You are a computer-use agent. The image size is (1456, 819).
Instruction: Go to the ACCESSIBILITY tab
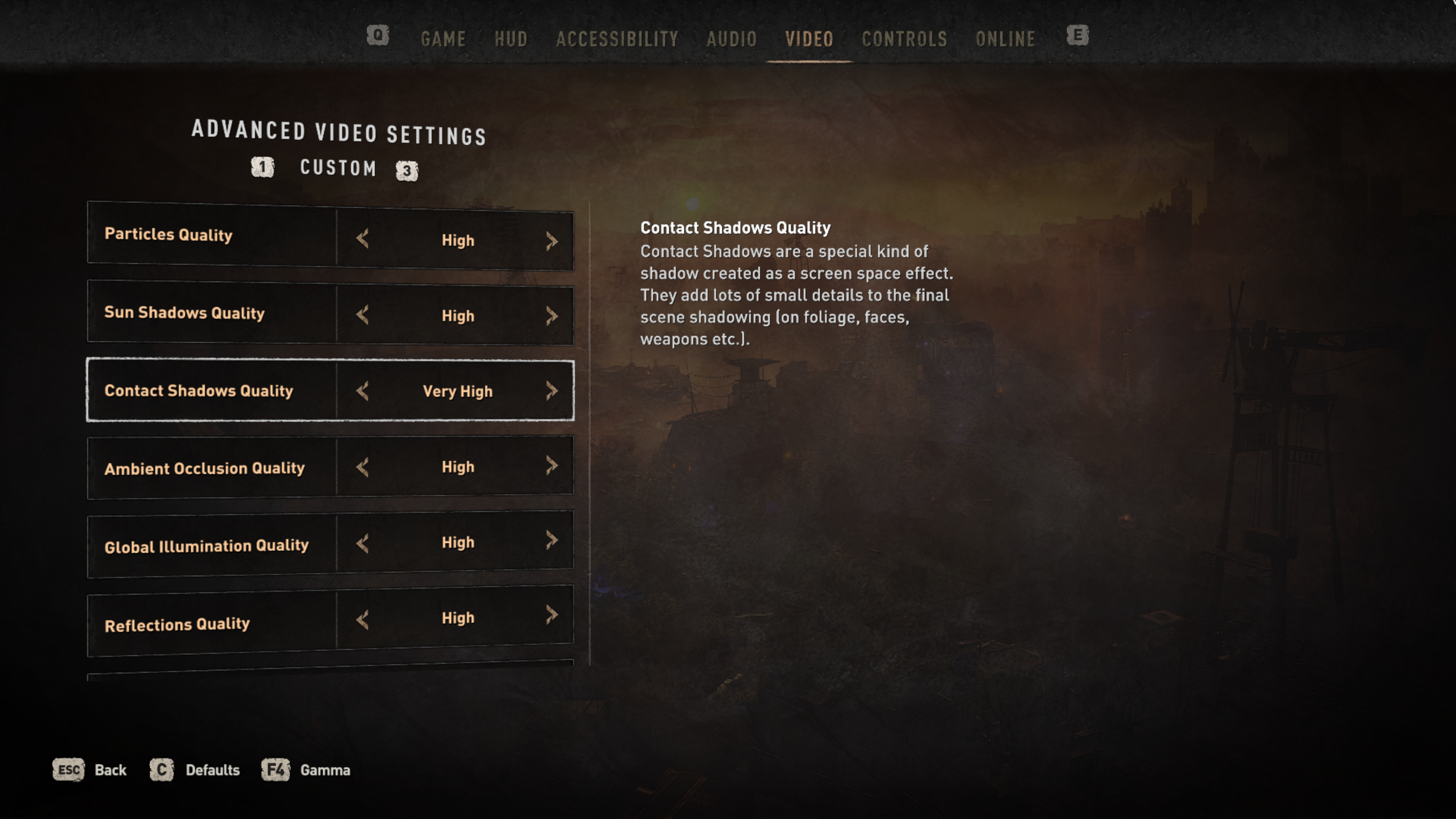[617, 39]
